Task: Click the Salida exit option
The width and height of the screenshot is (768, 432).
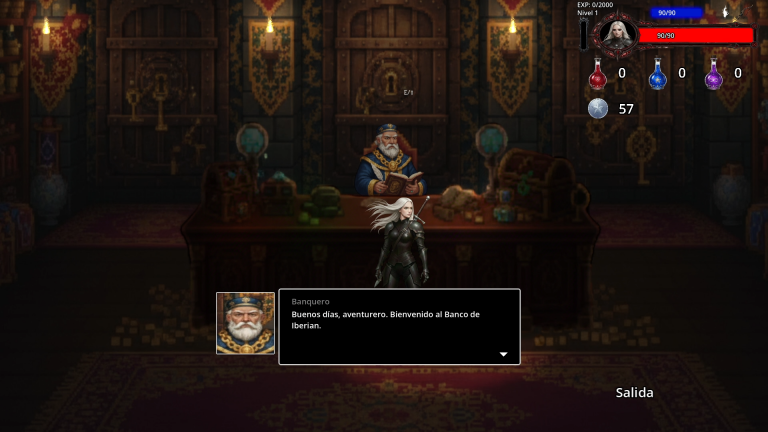Action: (634, 392)
